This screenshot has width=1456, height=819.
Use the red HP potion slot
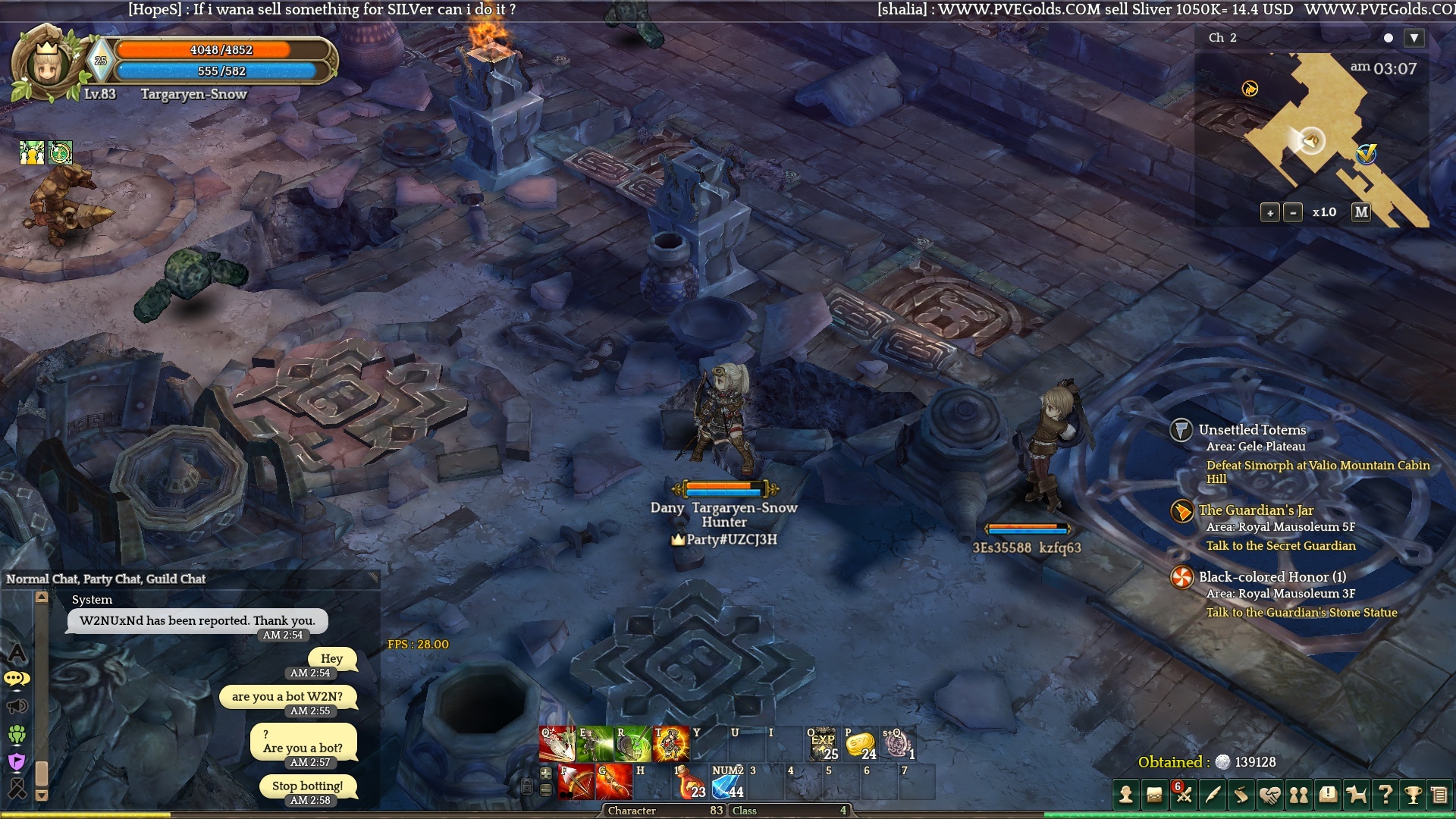pos(690,783)
